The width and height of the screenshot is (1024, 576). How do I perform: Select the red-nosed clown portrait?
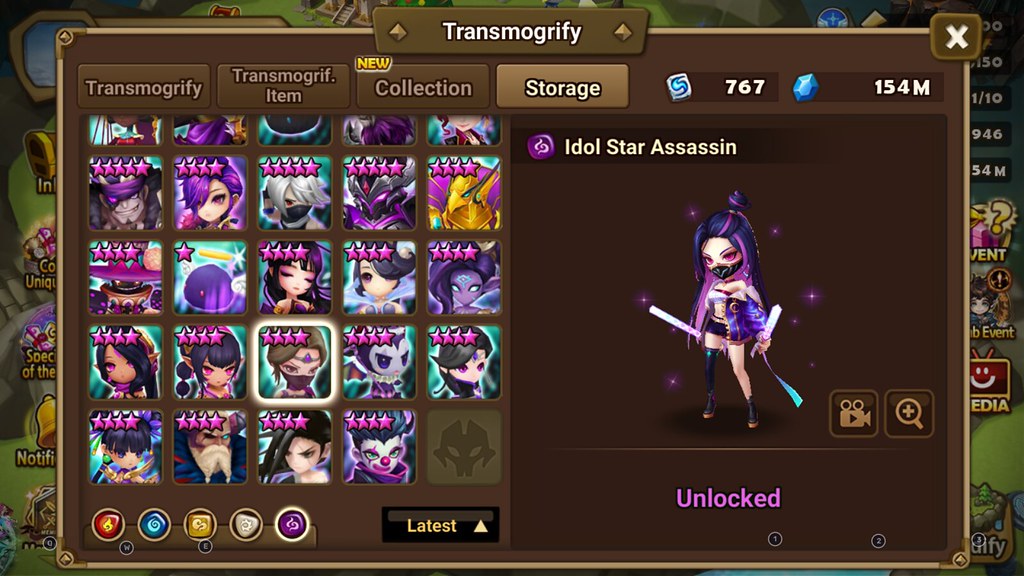(379, 447)
